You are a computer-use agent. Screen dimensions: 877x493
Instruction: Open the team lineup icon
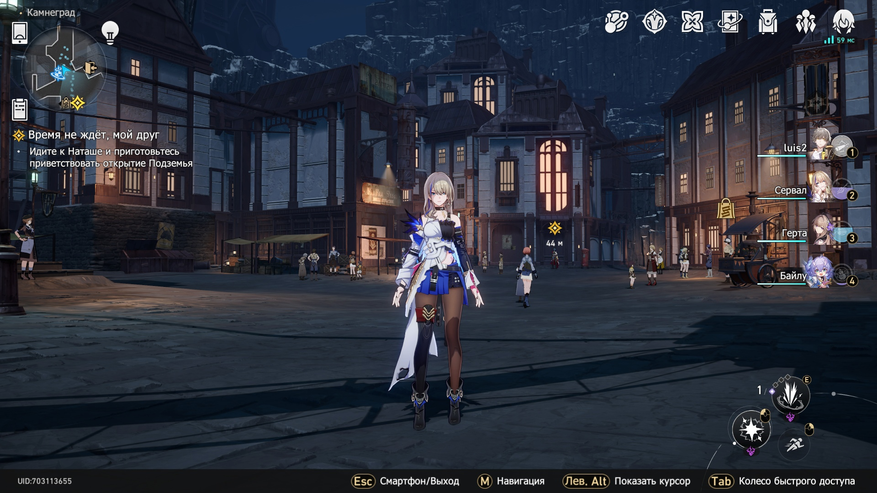806,21
